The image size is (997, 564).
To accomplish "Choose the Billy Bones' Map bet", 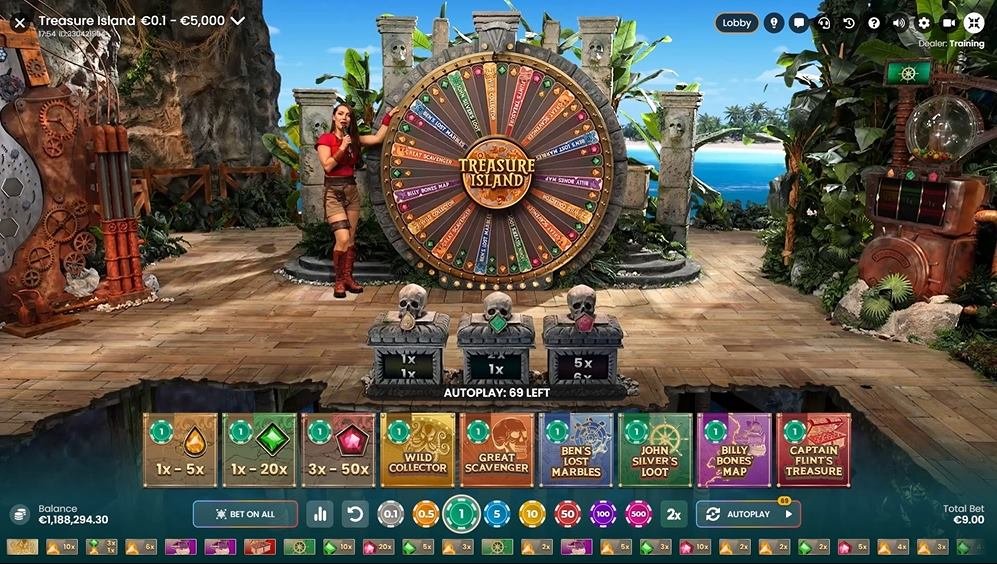I will coord(734,450).
